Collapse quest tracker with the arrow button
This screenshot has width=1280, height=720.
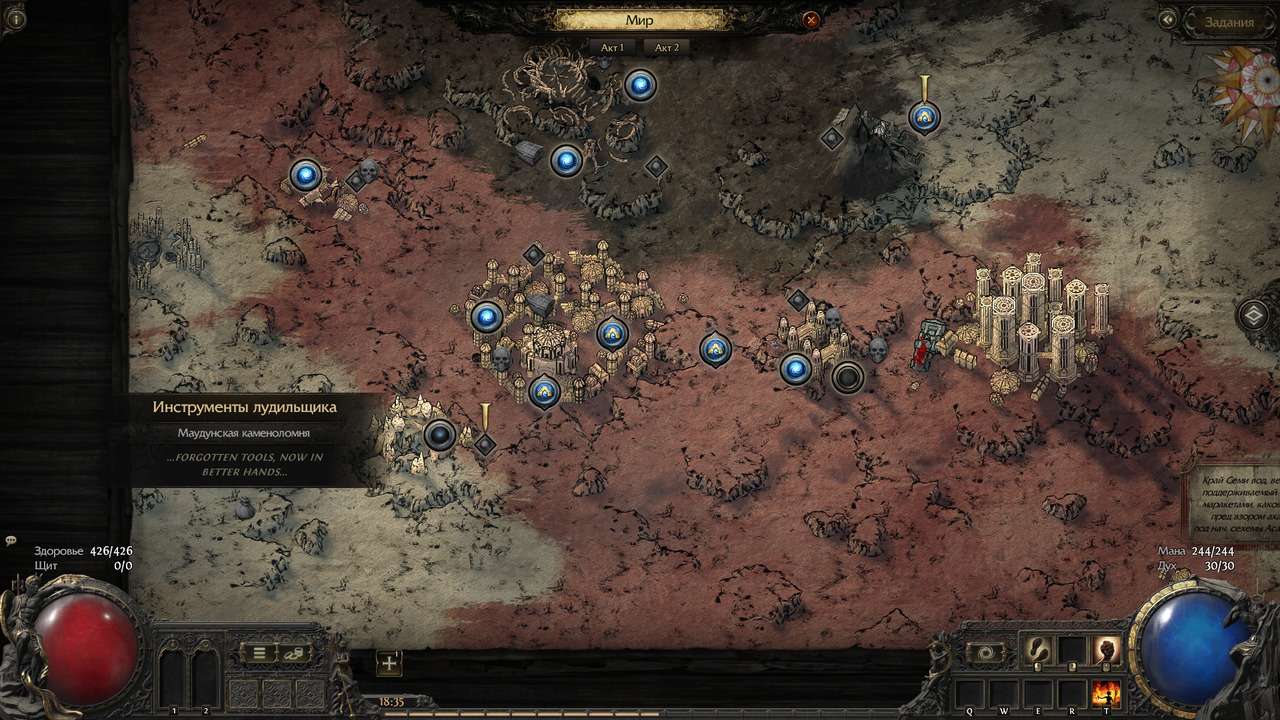[1167, 19]
